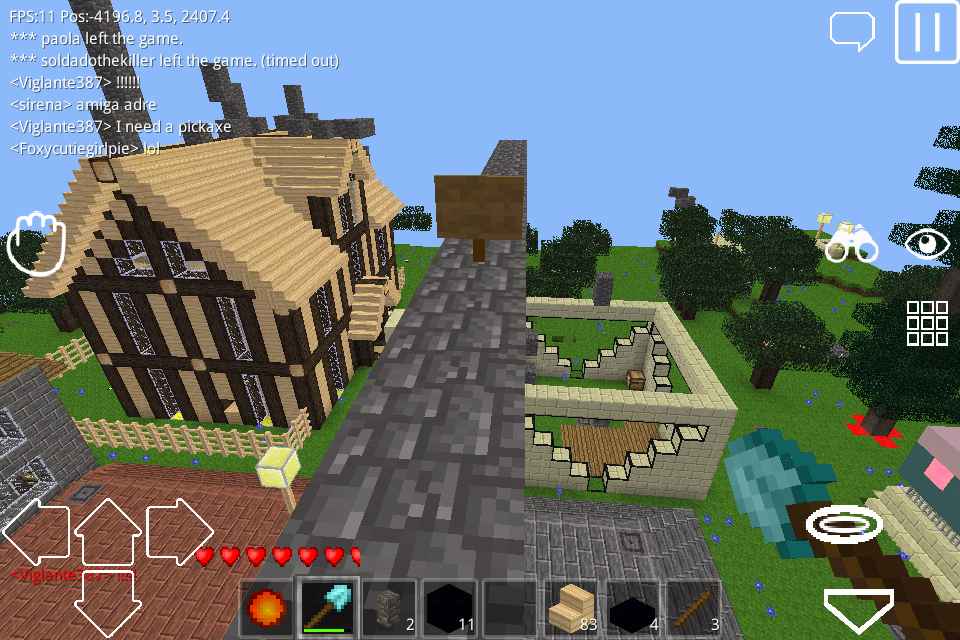Select the cobblestone wall slot with 2
This screenshot has height=640, width=960.
pos(389,607)
